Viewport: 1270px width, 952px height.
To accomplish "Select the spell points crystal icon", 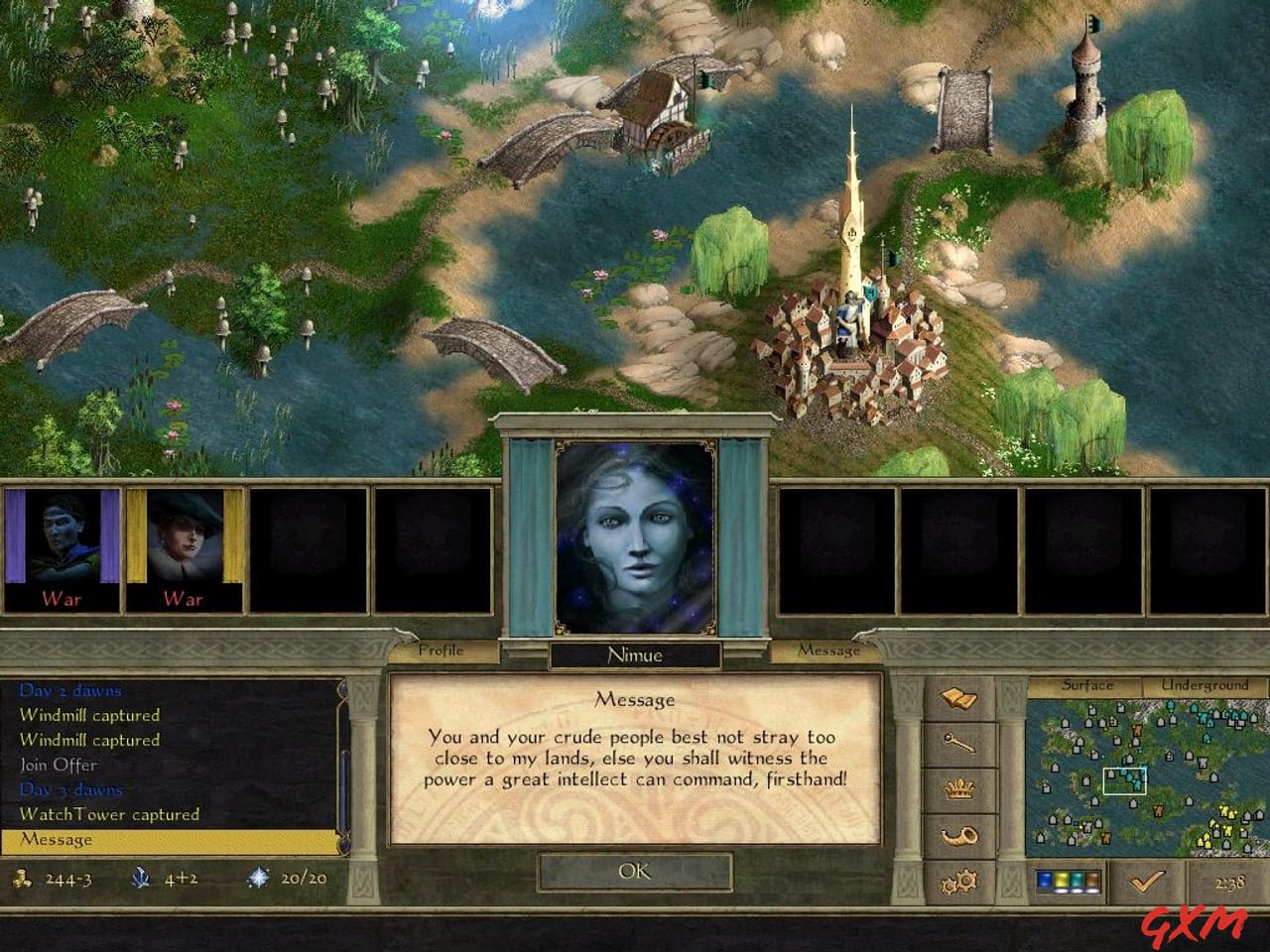I will tap(257, 878).
